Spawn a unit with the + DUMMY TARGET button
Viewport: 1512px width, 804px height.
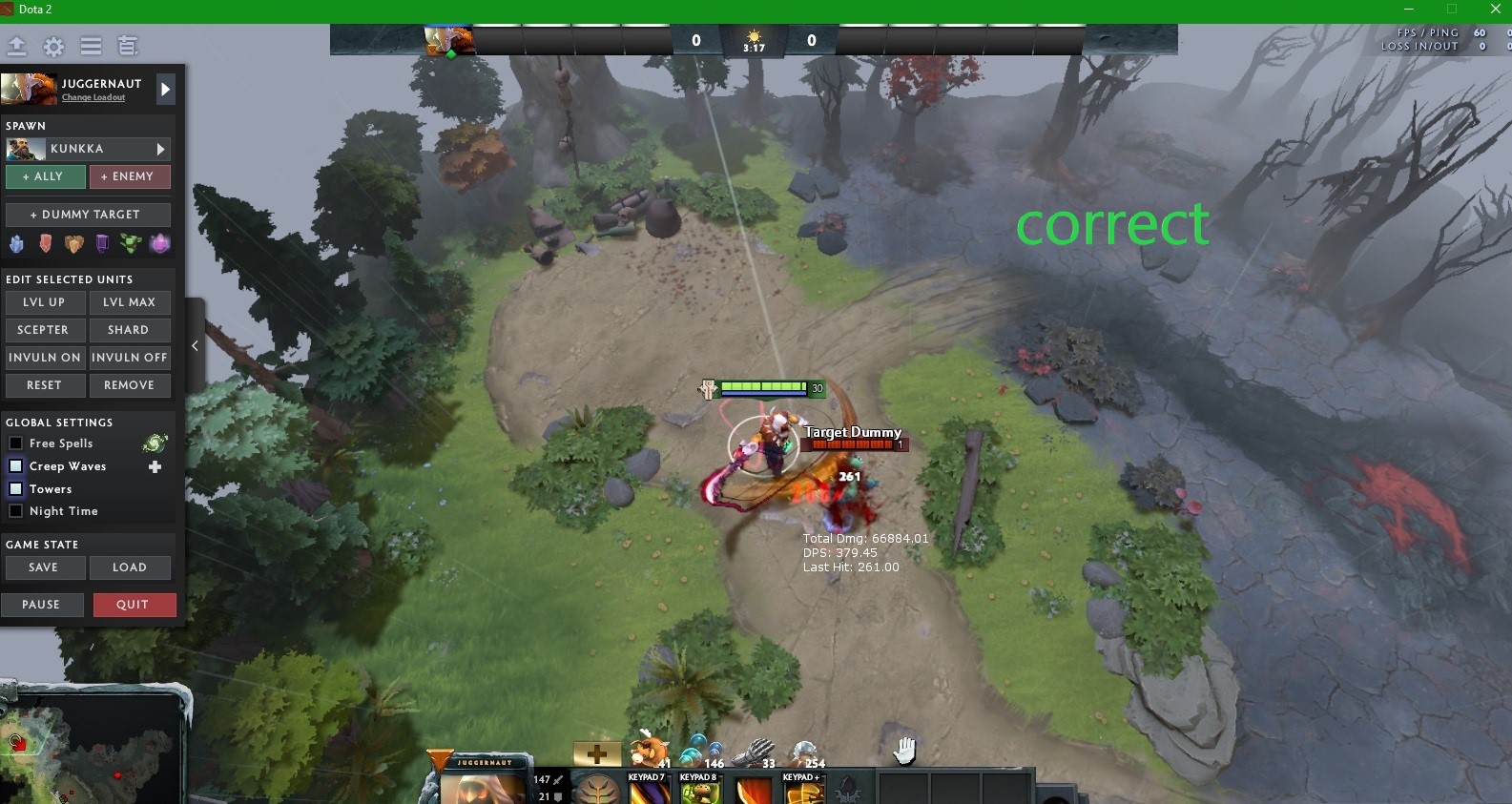point(88,214)
